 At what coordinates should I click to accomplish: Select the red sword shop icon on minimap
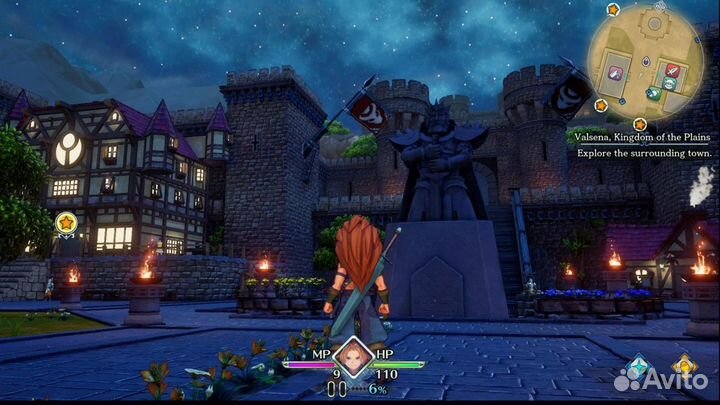pyautogui.click(x=672, y=70)
